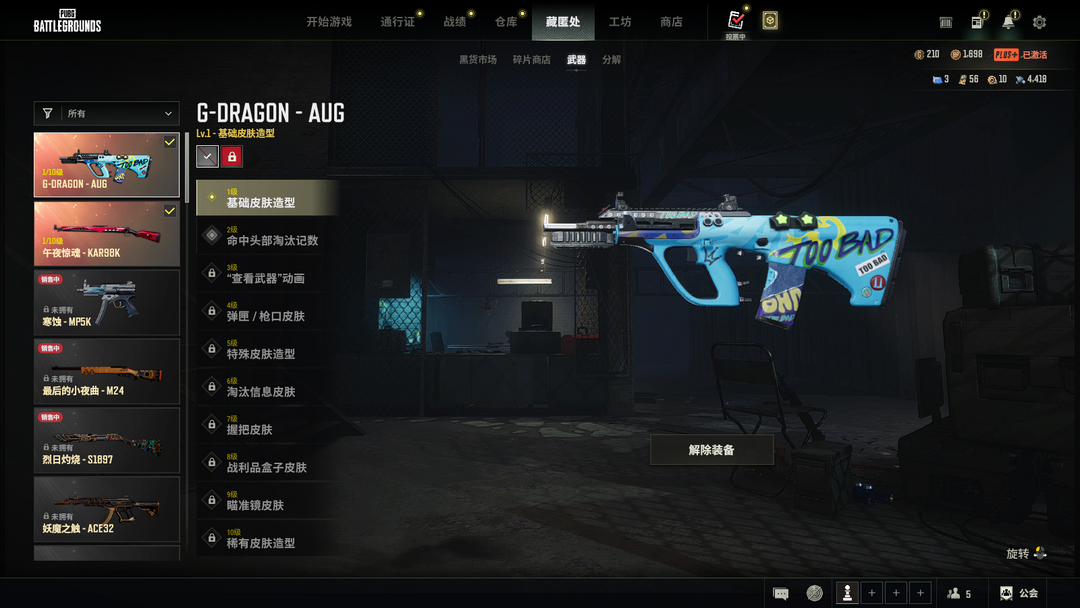The height and width of the screenshot is (608, 1080).
Task: Open settings with the gear icon
Action: coord(1039,22)
